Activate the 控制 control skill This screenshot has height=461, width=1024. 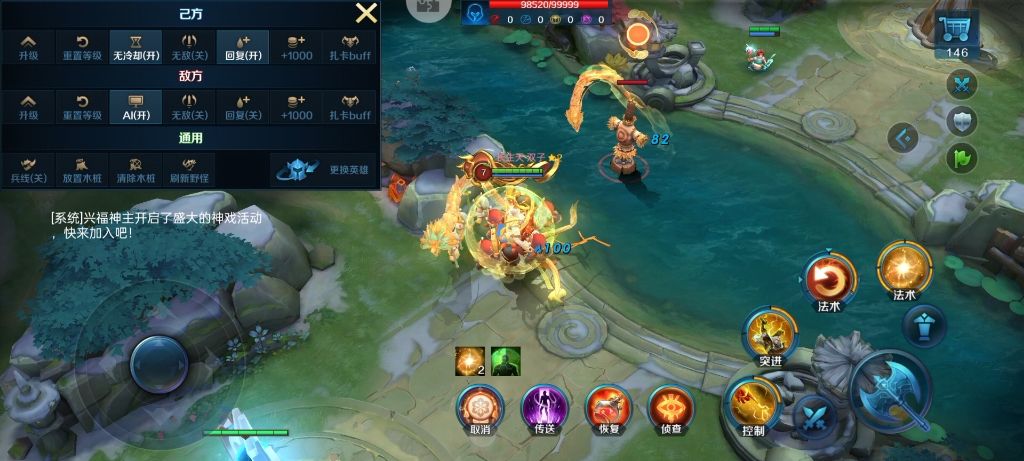[x=754, y=405]
